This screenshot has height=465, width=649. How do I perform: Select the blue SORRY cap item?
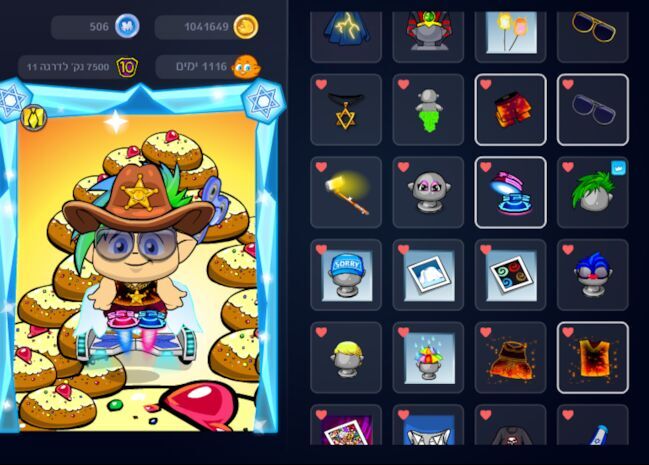coord(346,275)
